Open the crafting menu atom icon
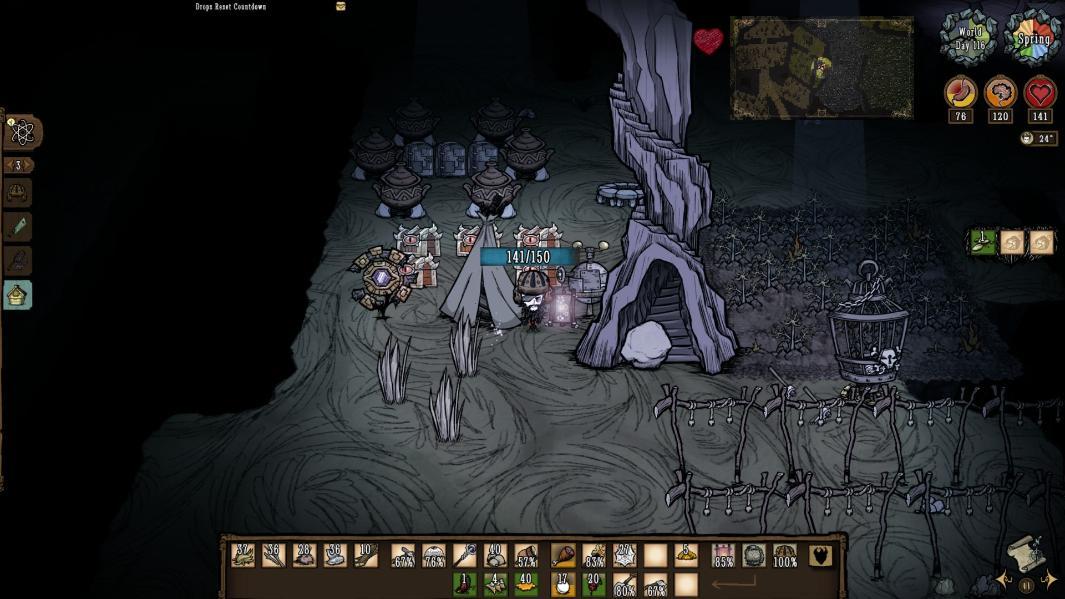 (24, 132)
